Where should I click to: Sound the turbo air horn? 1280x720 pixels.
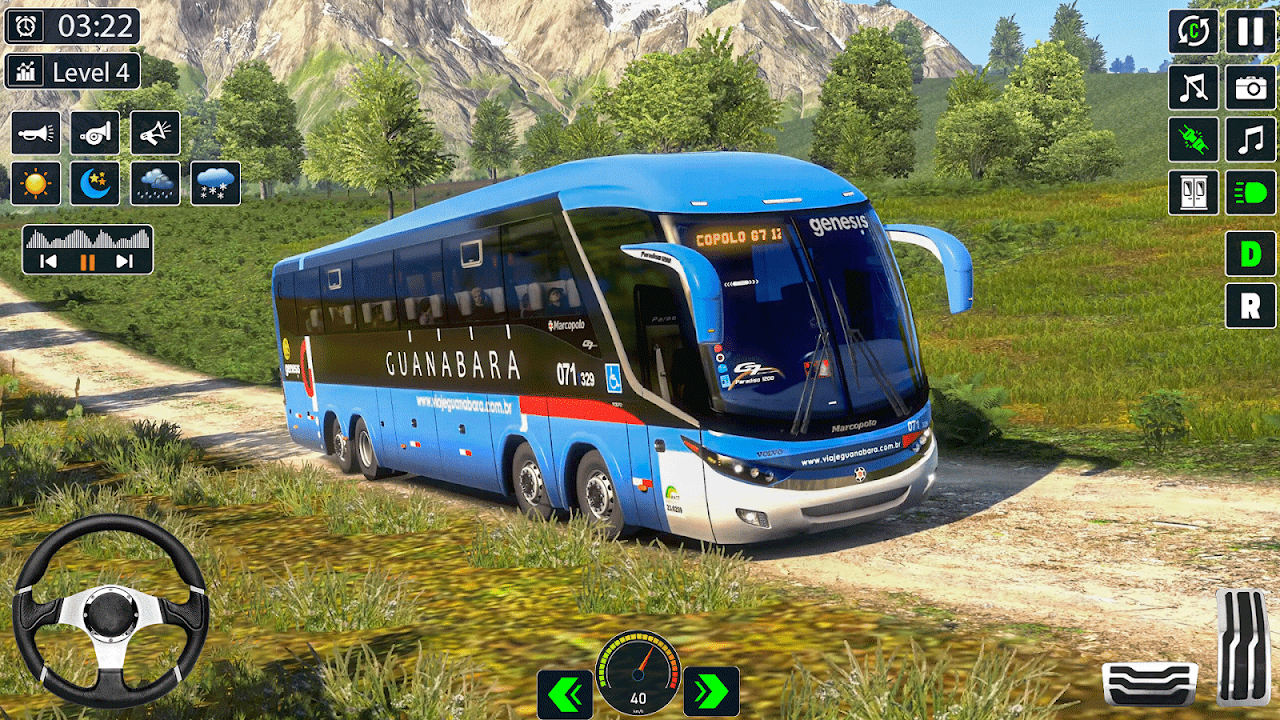[x=95, y=132]
